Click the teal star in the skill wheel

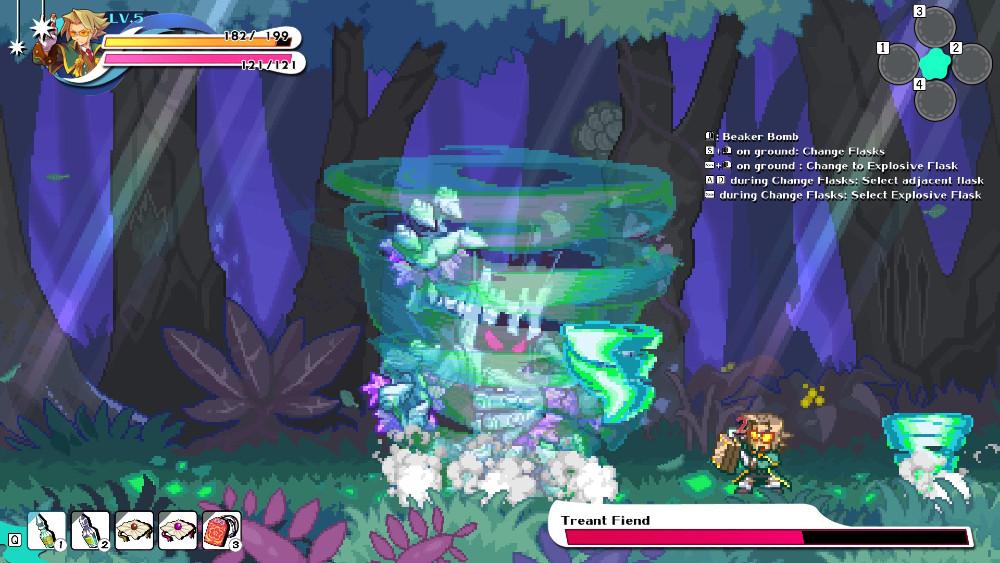[x=934, y=64]
